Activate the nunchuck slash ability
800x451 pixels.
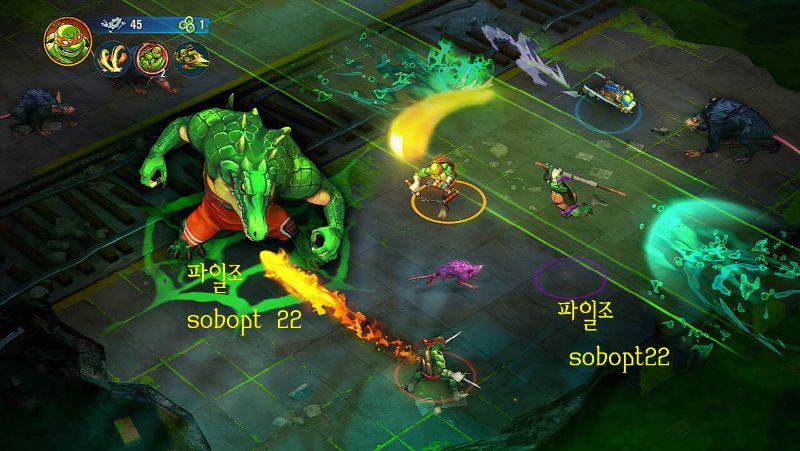pyautogui.click(x=111, y=60)
